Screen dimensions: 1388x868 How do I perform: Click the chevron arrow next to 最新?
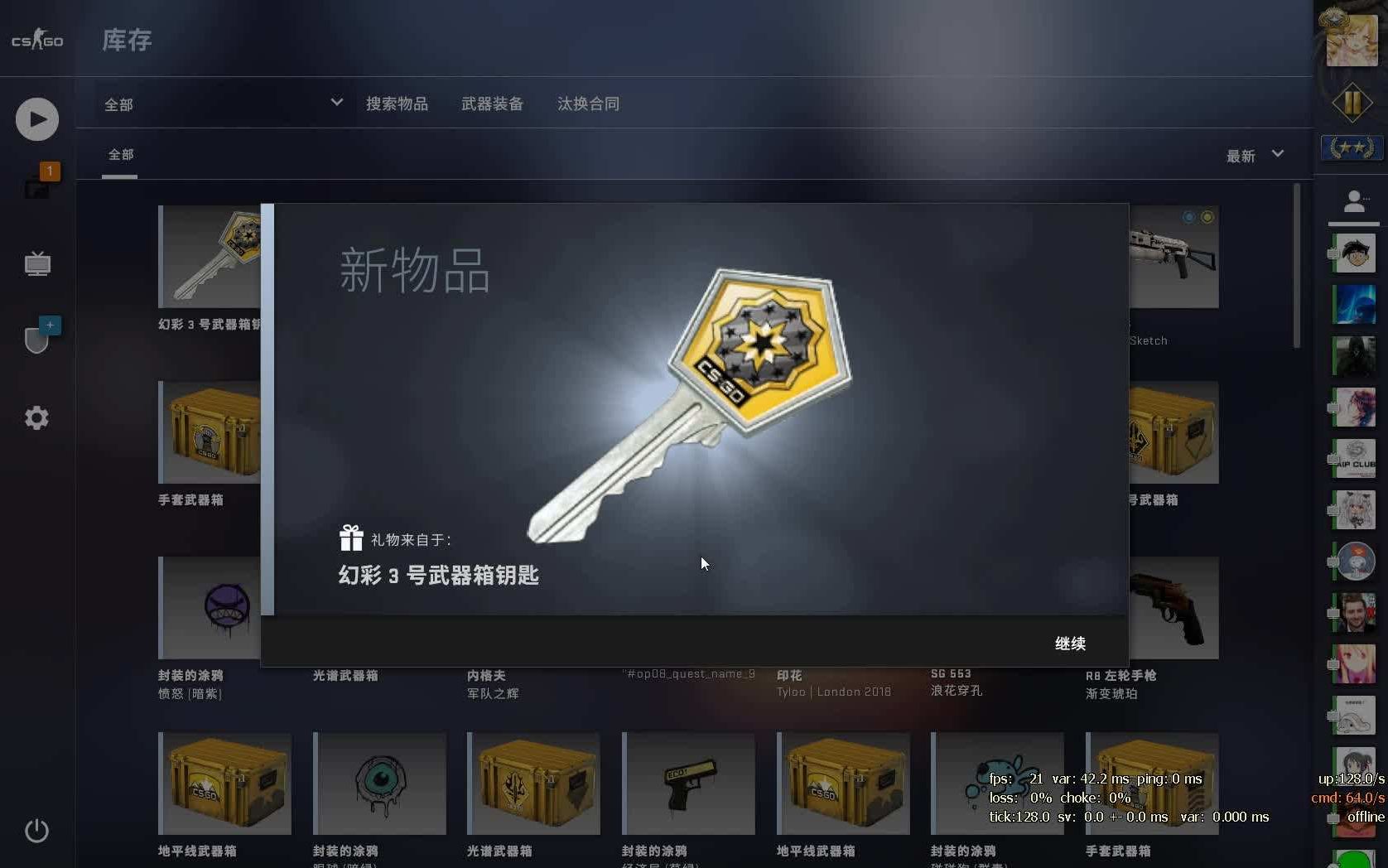(1278, 155)
